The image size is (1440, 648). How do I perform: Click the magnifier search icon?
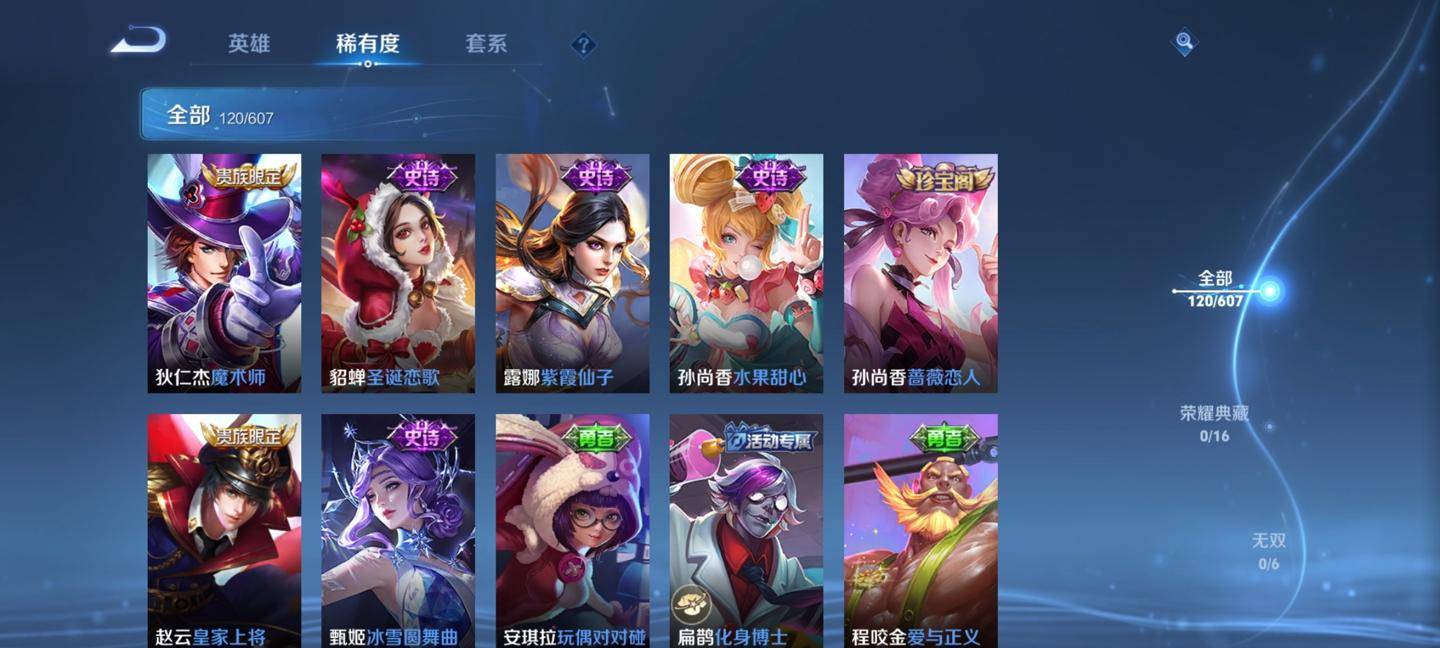coord(1184,42)
